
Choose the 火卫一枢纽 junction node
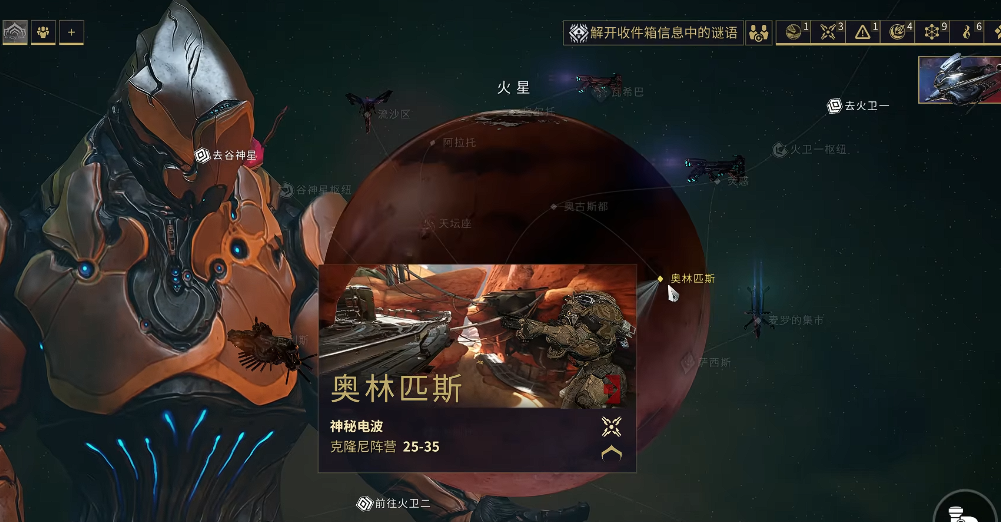[x=780, y=150]
